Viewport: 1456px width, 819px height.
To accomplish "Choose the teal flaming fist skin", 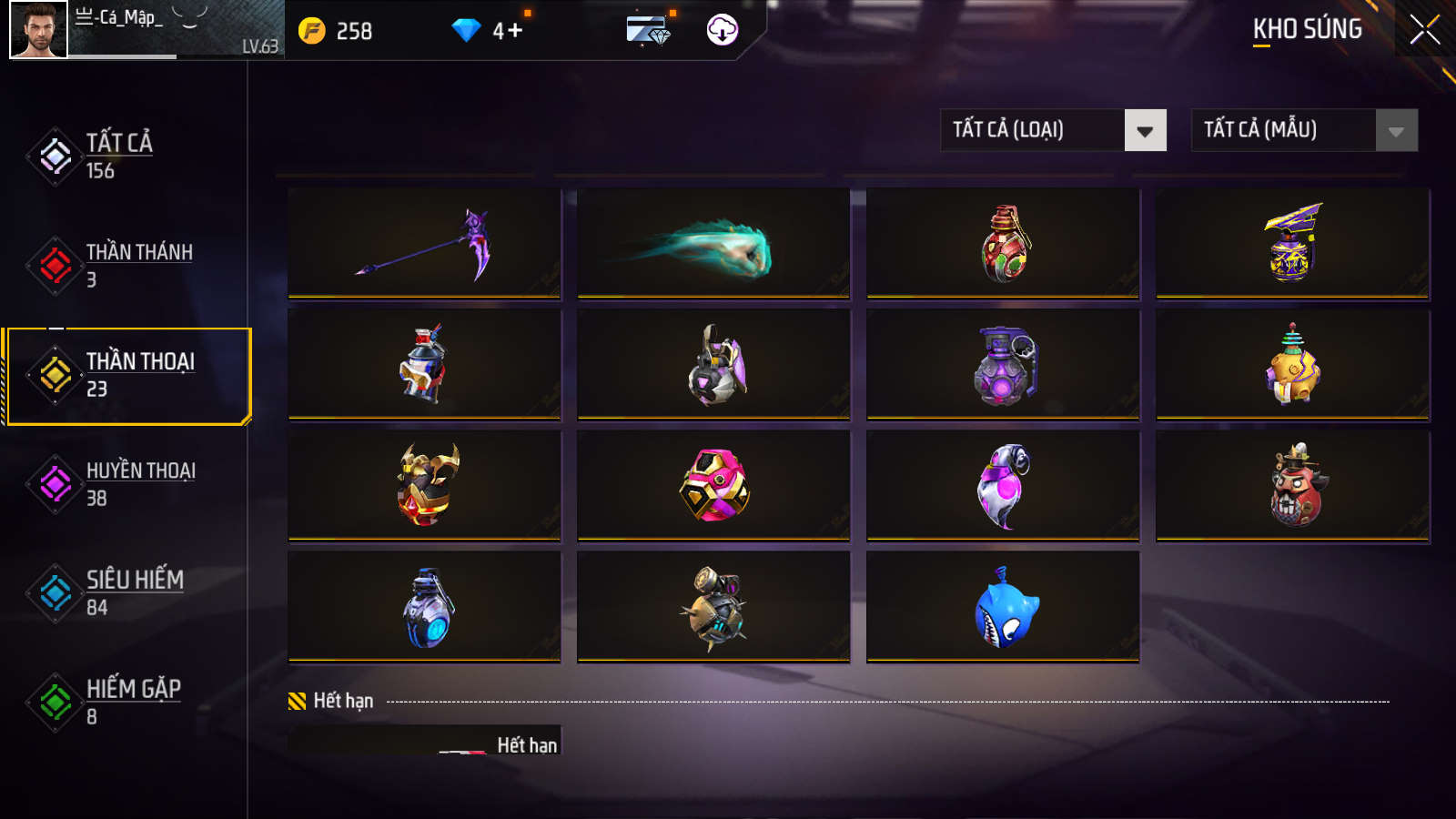I will (x=713, y=244).
